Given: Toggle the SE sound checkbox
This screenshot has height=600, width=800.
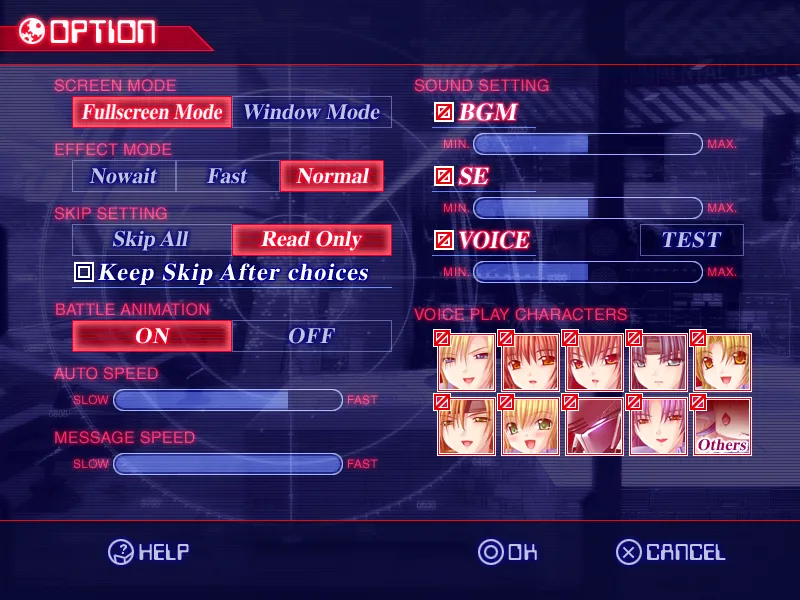Looking at the screenshot, I should [x=444, y=177].
